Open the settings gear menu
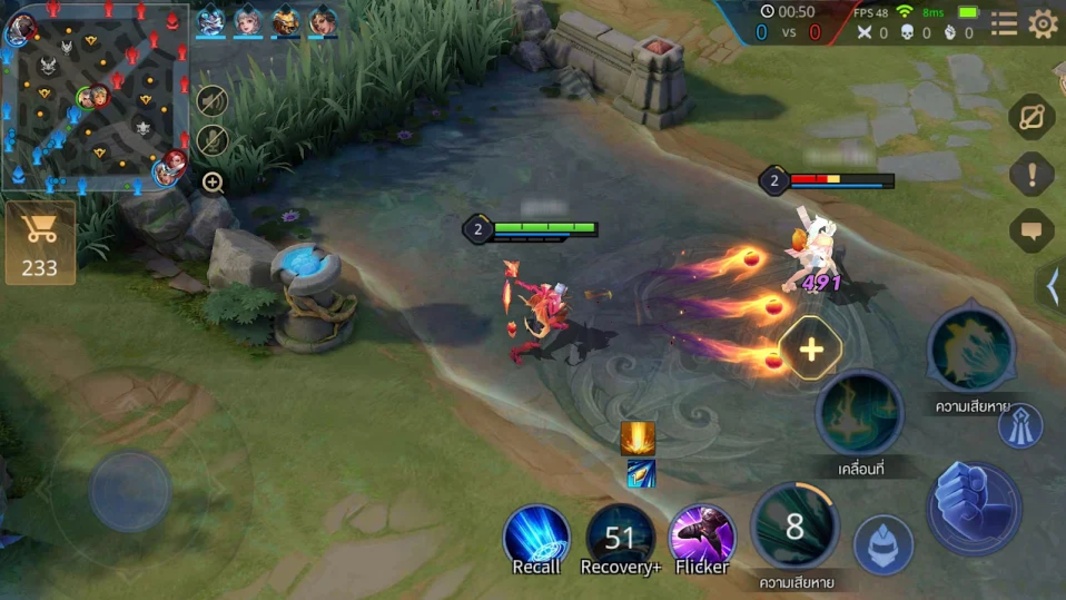This screenshot has width=1066, height=600. pyautogui.click(x=1043, y=24)
